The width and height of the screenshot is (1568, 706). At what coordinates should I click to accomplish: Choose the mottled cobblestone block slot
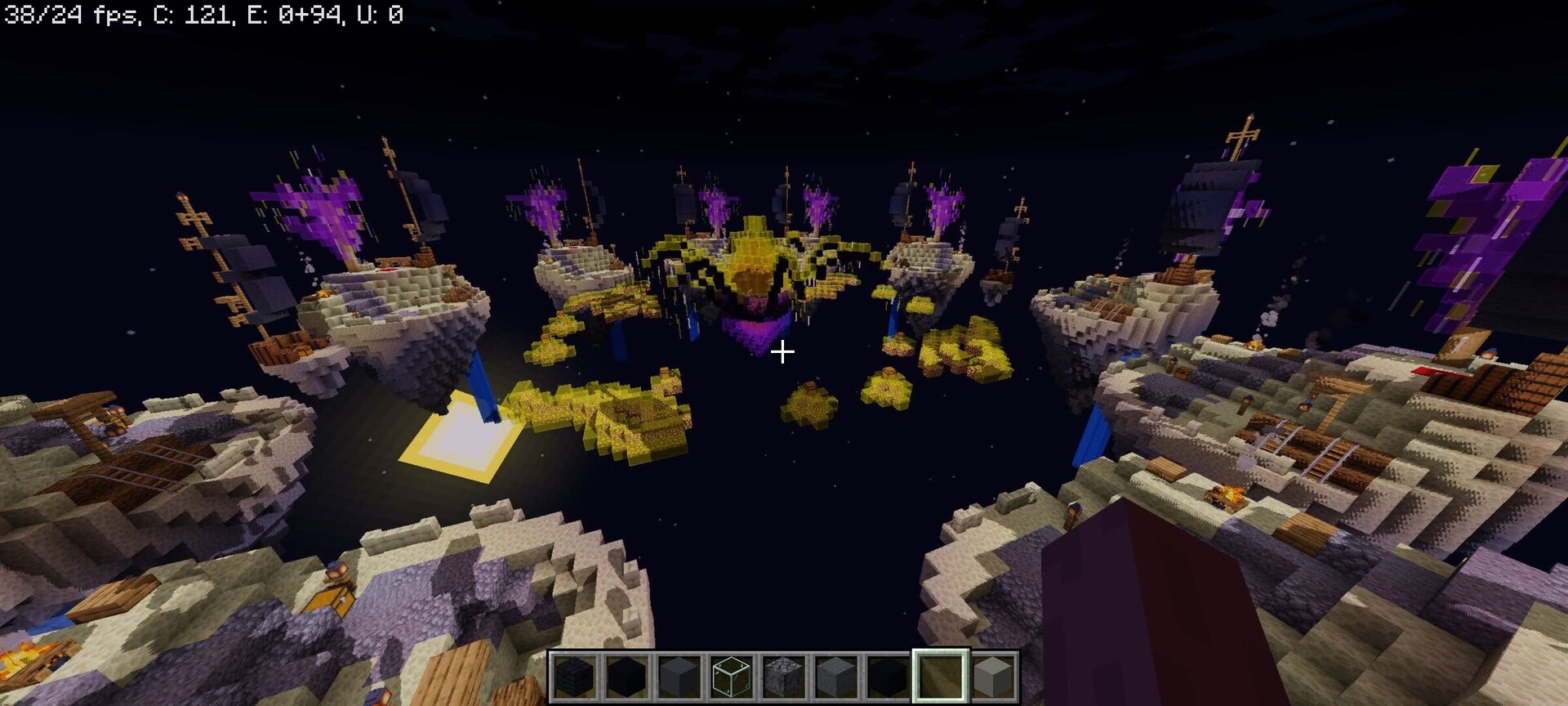783,677
